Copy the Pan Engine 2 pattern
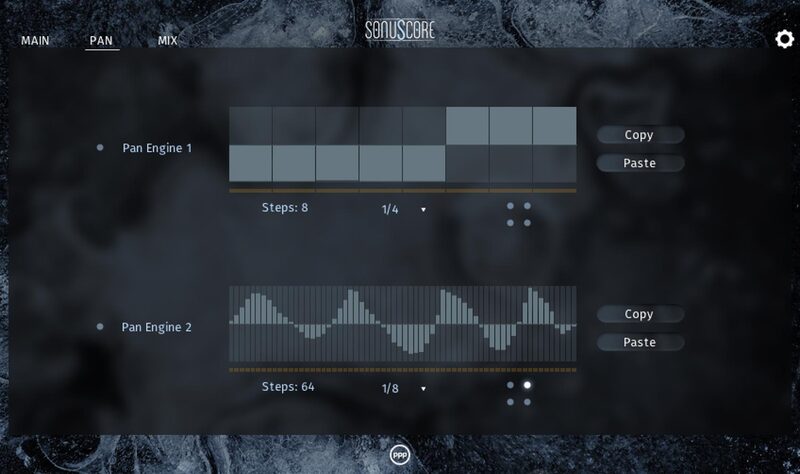This screenshot has height=474, width=800. pyautogui.click(x=639, y=314)
